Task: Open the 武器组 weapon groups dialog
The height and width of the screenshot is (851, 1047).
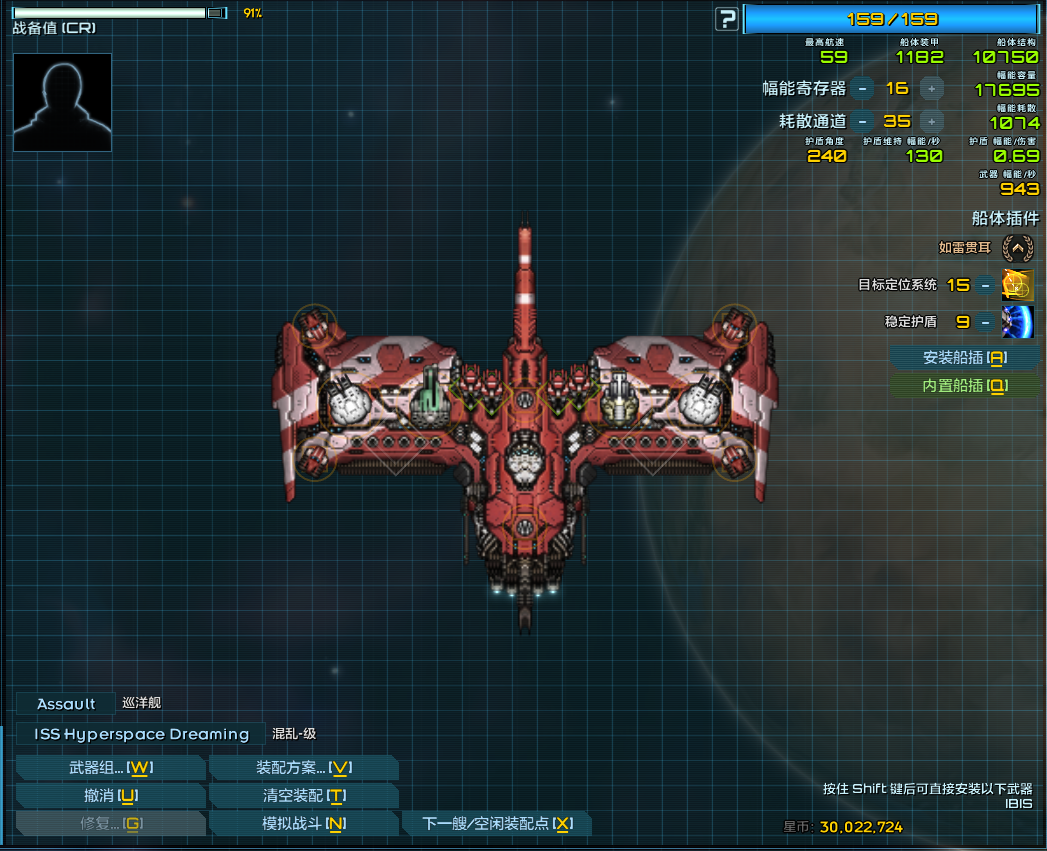Action: [x=110, y=768]
